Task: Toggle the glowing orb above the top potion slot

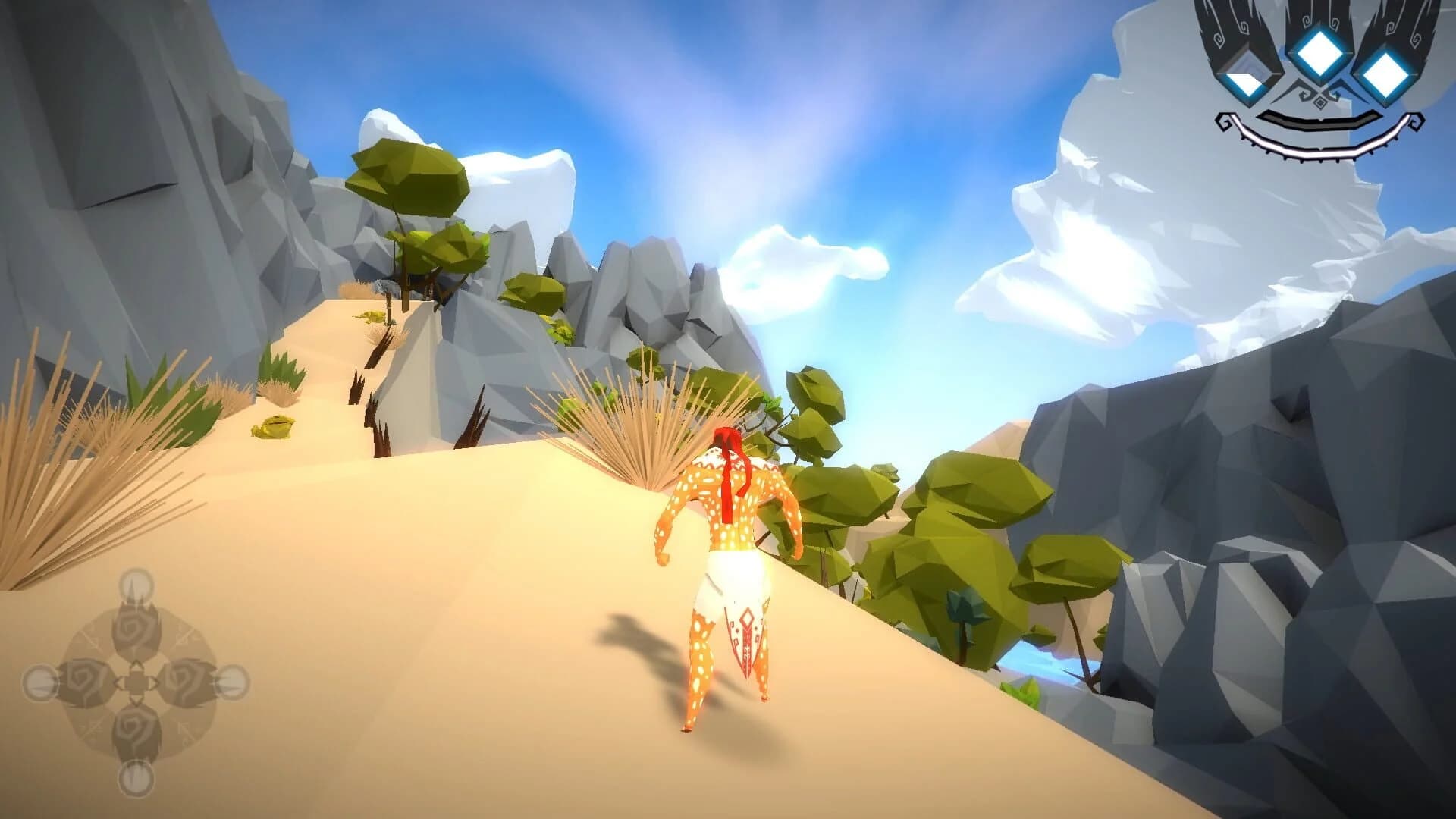Action: coord(135,585)
